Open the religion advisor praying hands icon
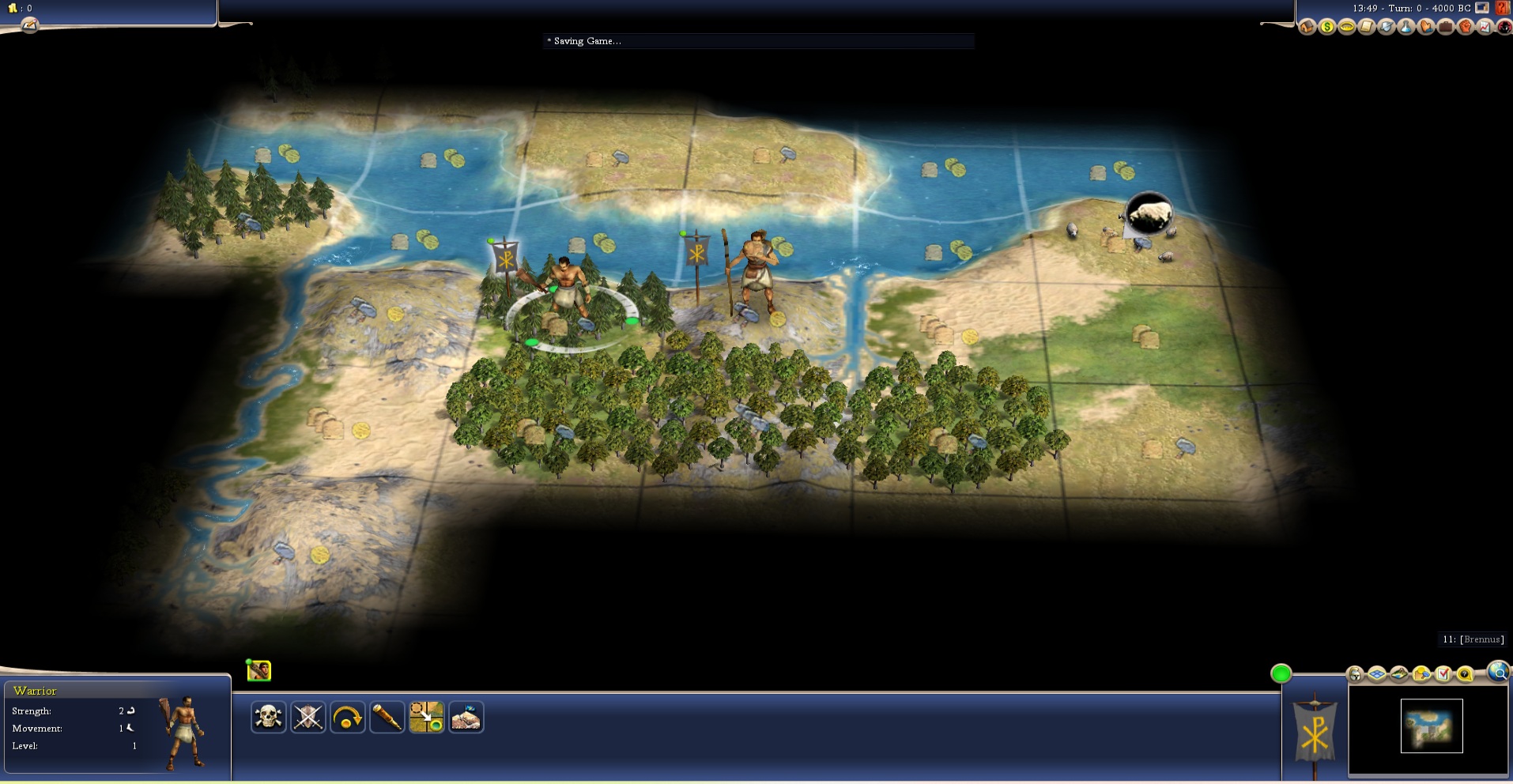The image size is (1513, 784). click(1426, 28)
